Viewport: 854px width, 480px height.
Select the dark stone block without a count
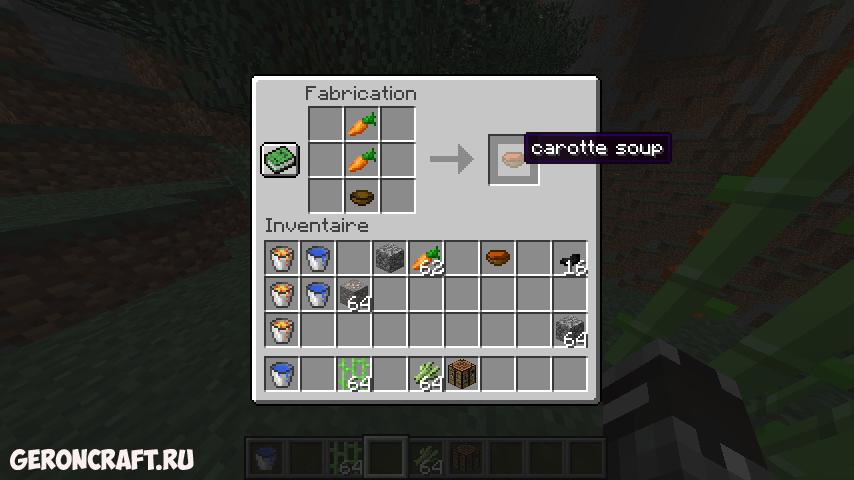pyautogui.click(x=390, y=259)
